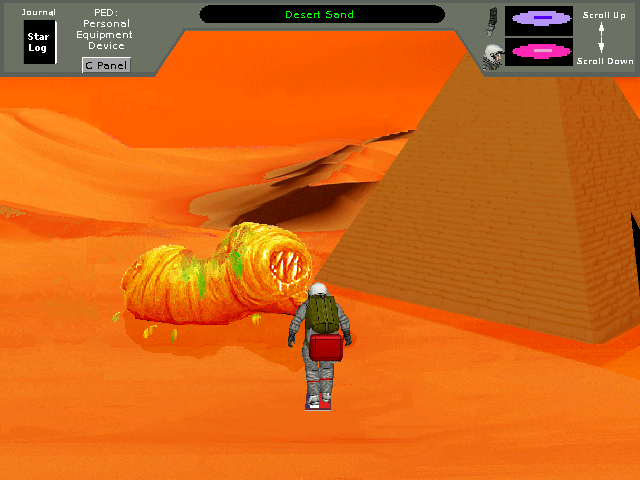The width and height of the screenshot is (640, 480).
Task: Click the gray arm item icon
Action: pyautogui.click(x=492, y=20)
